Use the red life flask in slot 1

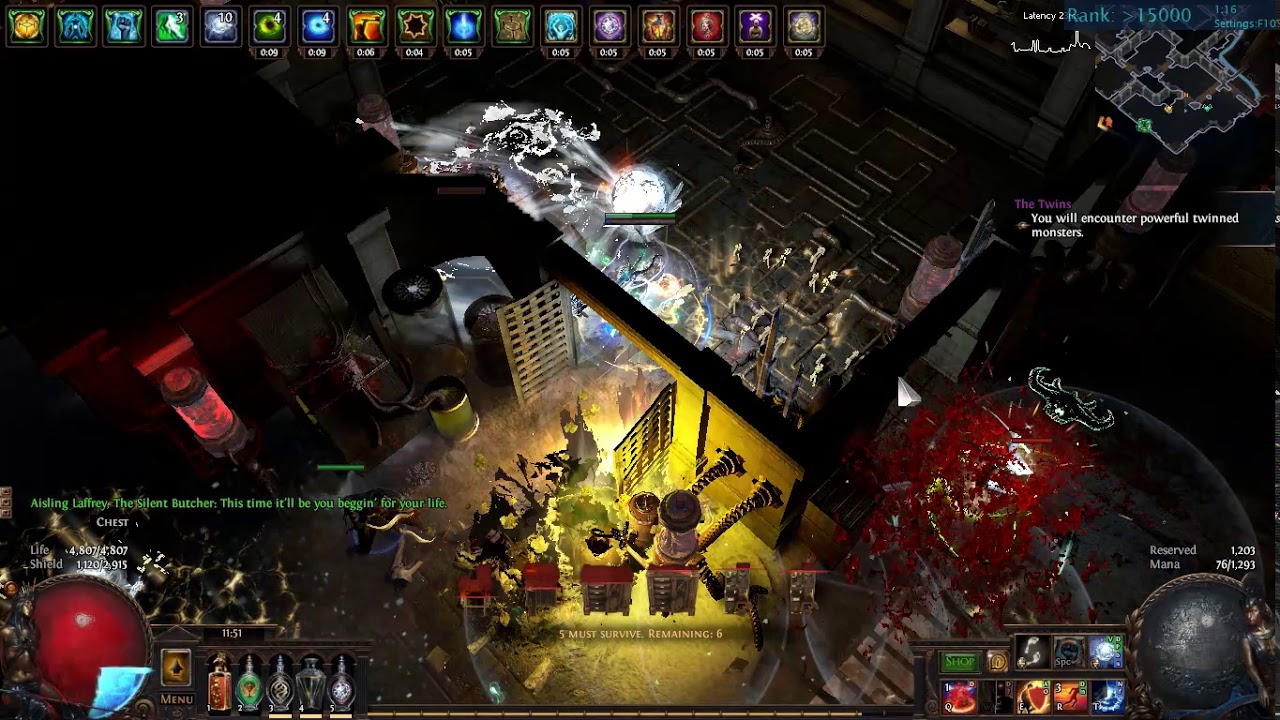[218, 684]
